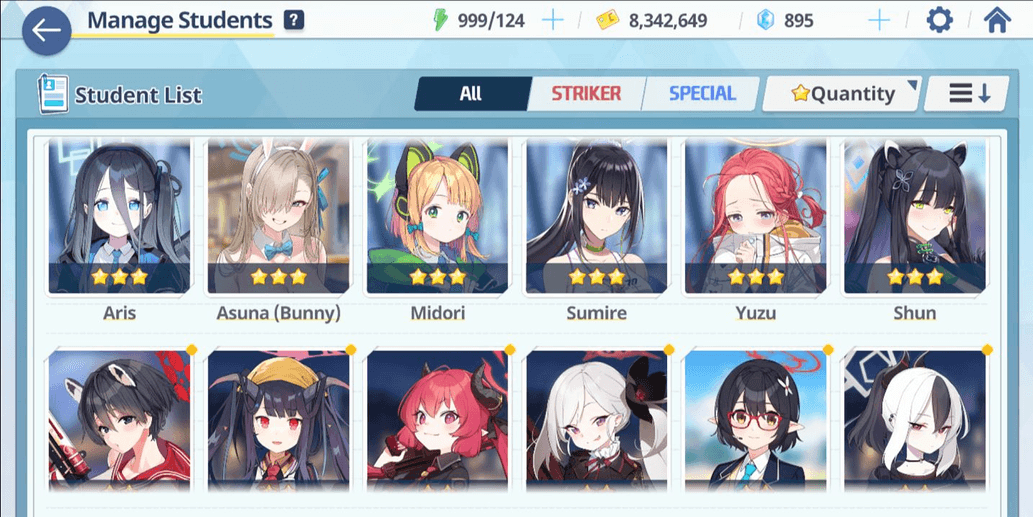
Task: Switch to the All tab
Action: [x=471, y=94]
